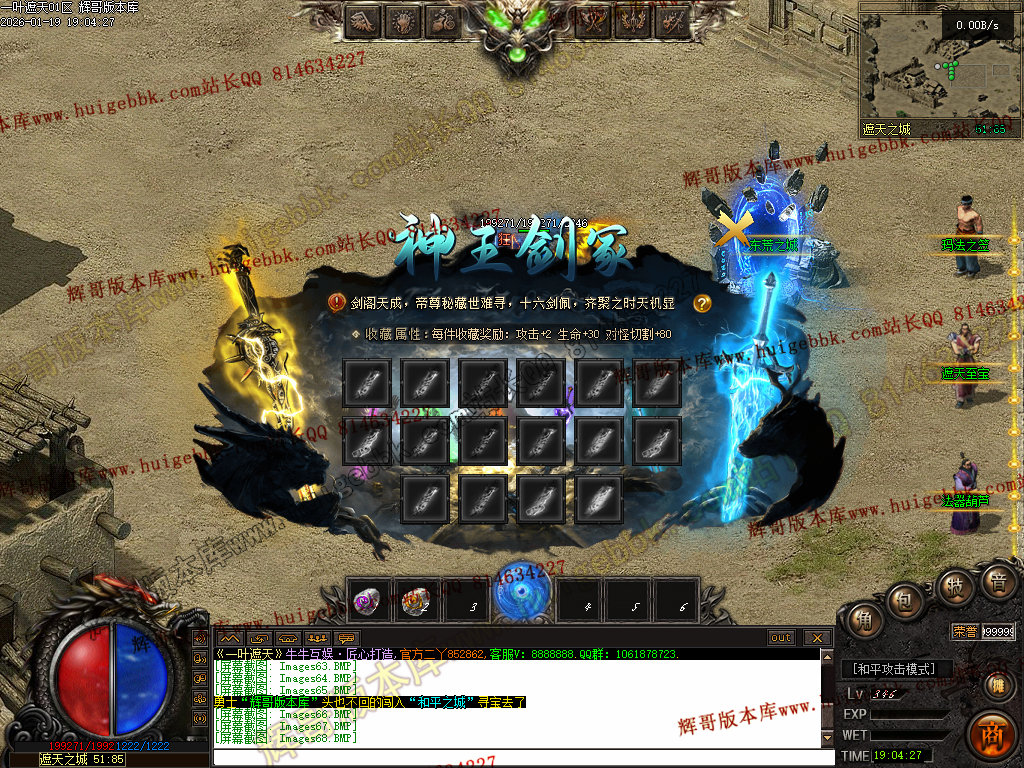Click the open hand icon in top bar
1024x768 pixels.
pyautogui.click(x=404, y=20)
